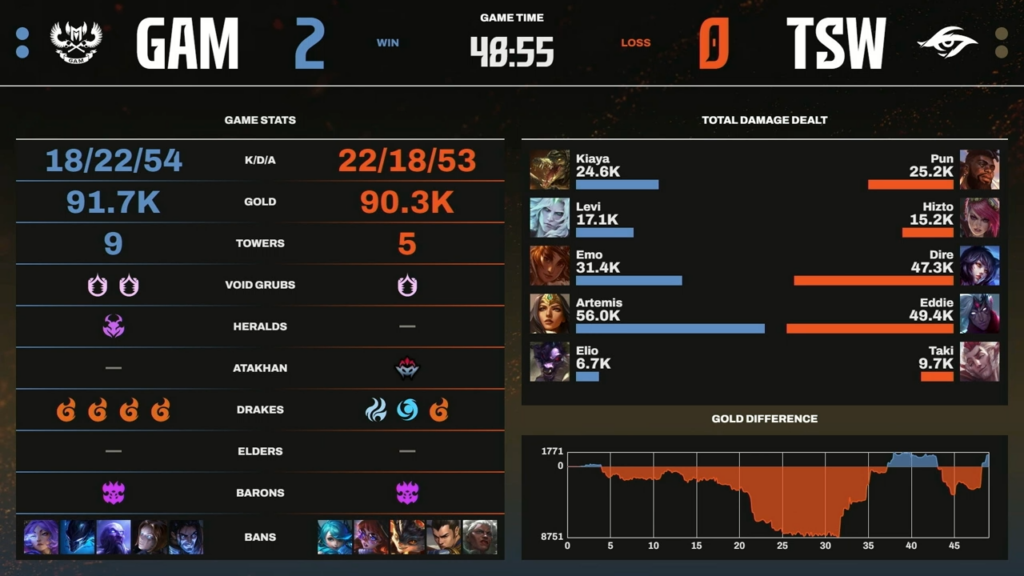
Task: Click Emo's champion portrait
Action: point(549,266)
